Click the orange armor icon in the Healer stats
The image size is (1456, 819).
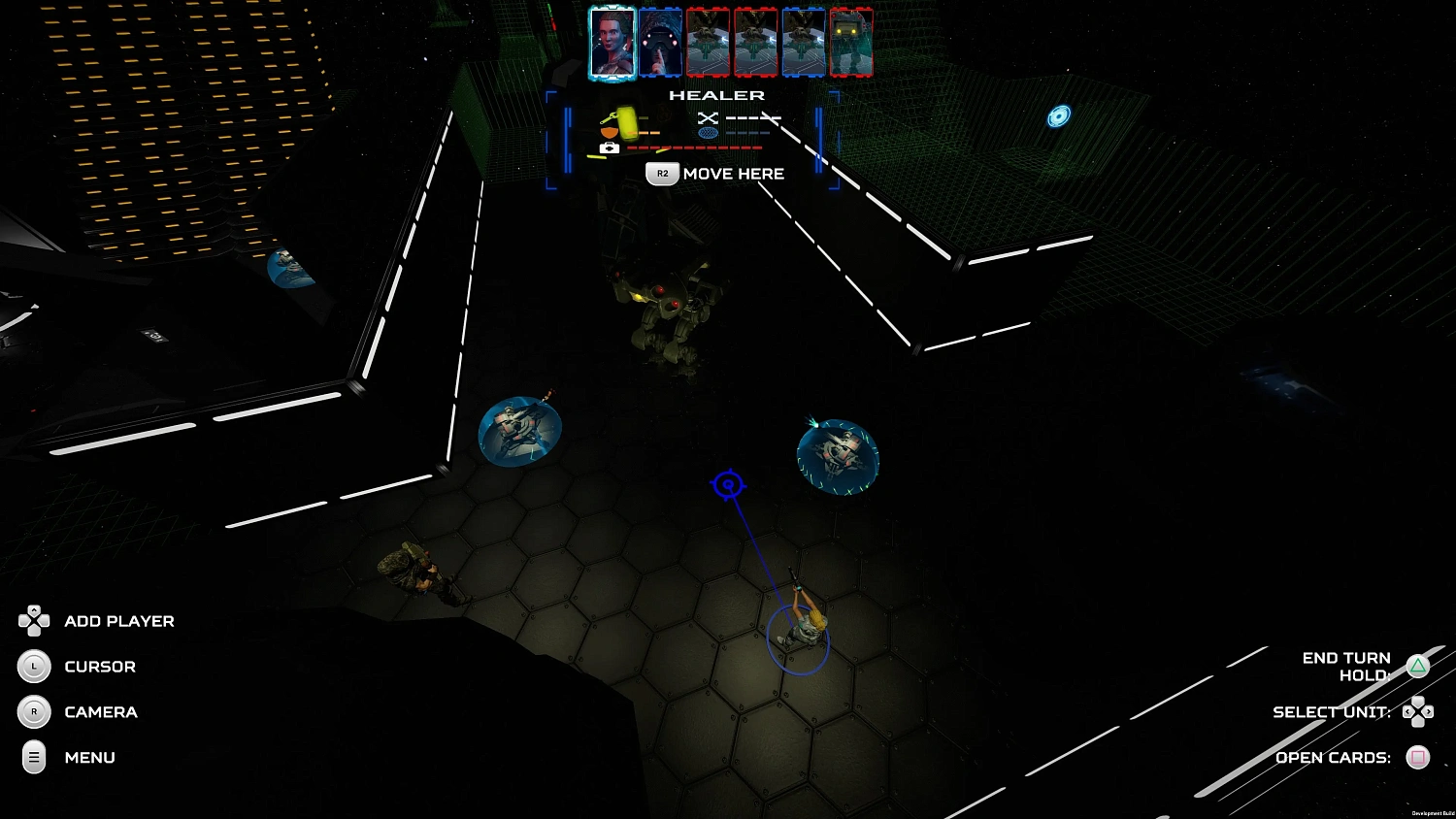608,131
